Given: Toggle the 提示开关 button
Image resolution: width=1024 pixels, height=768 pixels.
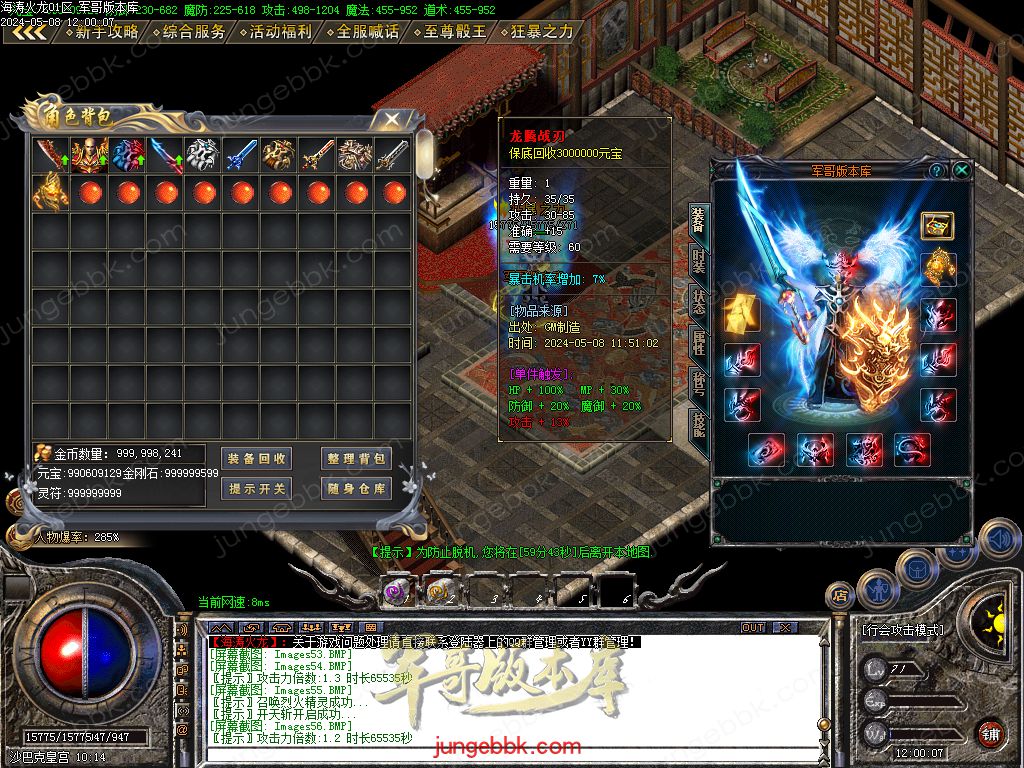Looking at the screenshot, I should click(x=257, y=489).
